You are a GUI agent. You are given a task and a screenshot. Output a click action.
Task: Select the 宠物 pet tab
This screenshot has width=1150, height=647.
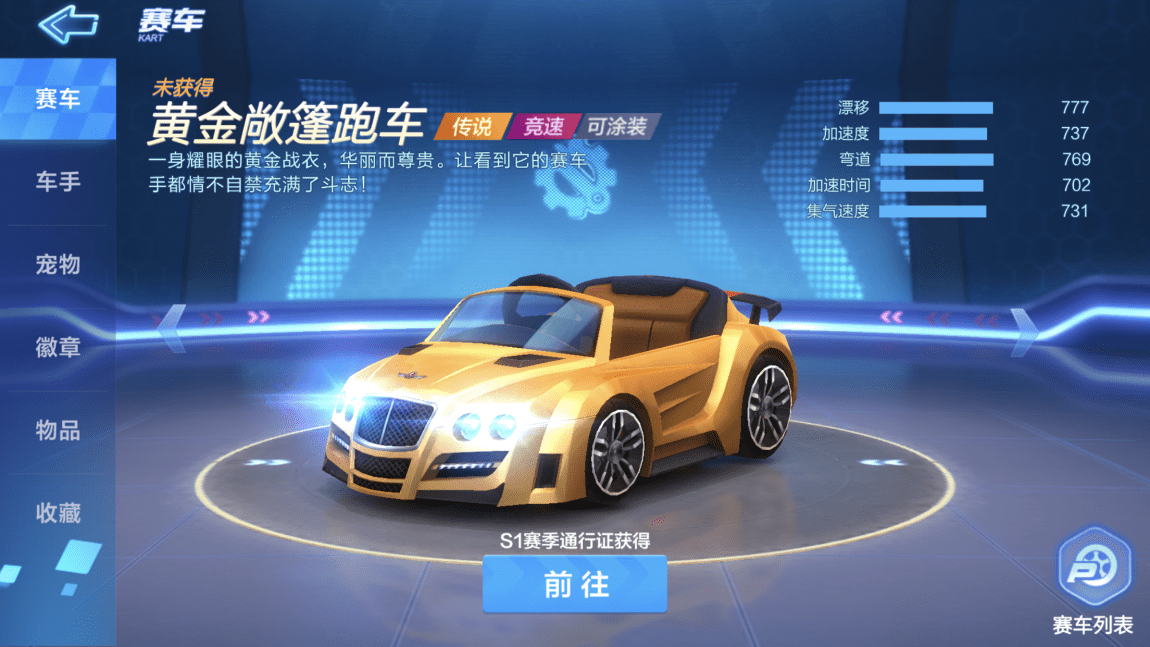coord(57,265)
